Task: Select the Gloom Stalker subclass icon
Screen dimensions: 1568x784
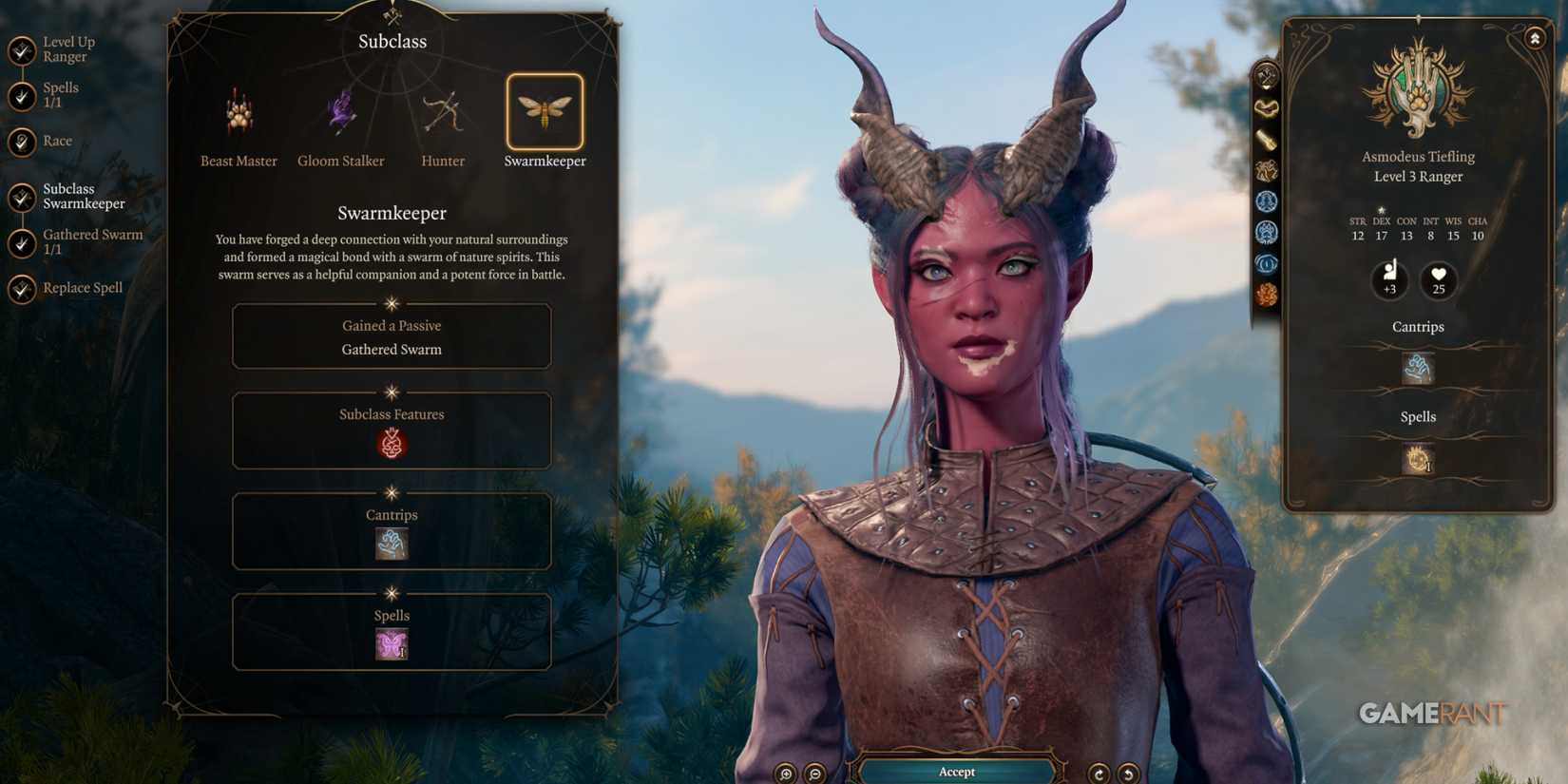Action: coord(339,111)
